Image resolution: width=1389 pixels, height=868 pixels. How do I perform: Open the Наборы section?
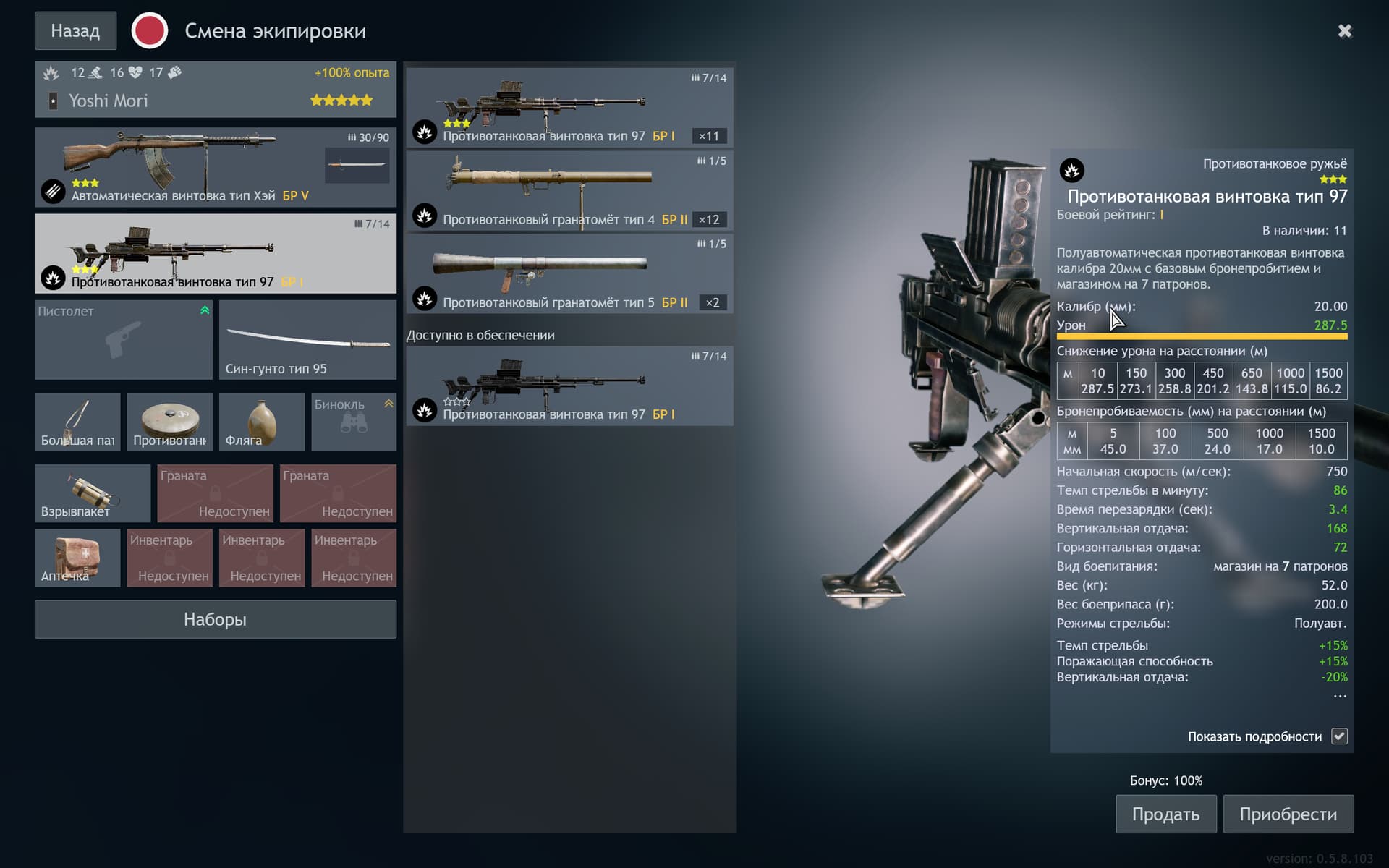click(215, 619)
